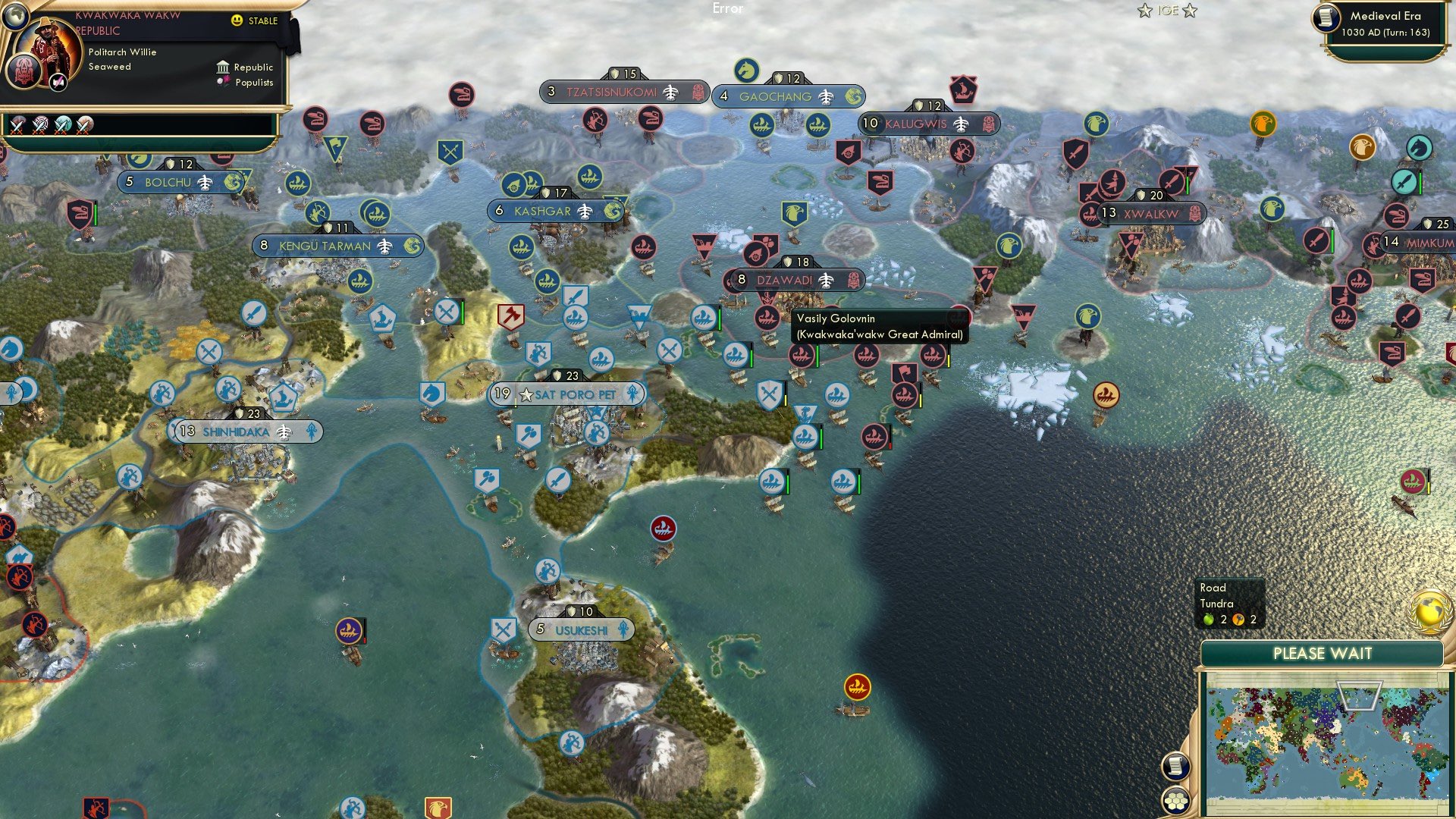1456x819 pixels.
Task: Select a trireme unit icon near Dzawadi
Action: pos(802,354)
